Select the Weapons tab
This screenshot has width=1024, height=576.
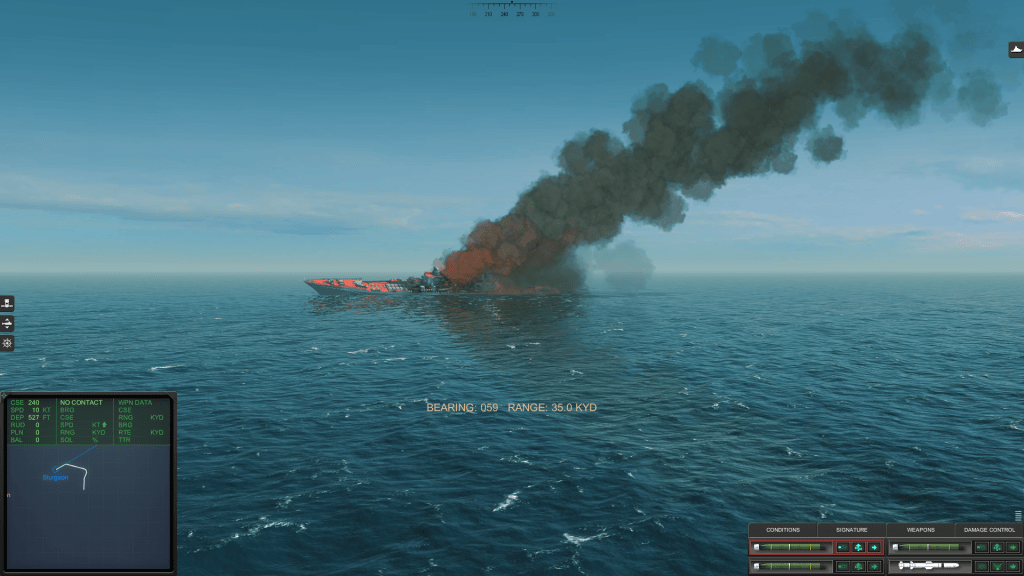[x=920, y=530]
